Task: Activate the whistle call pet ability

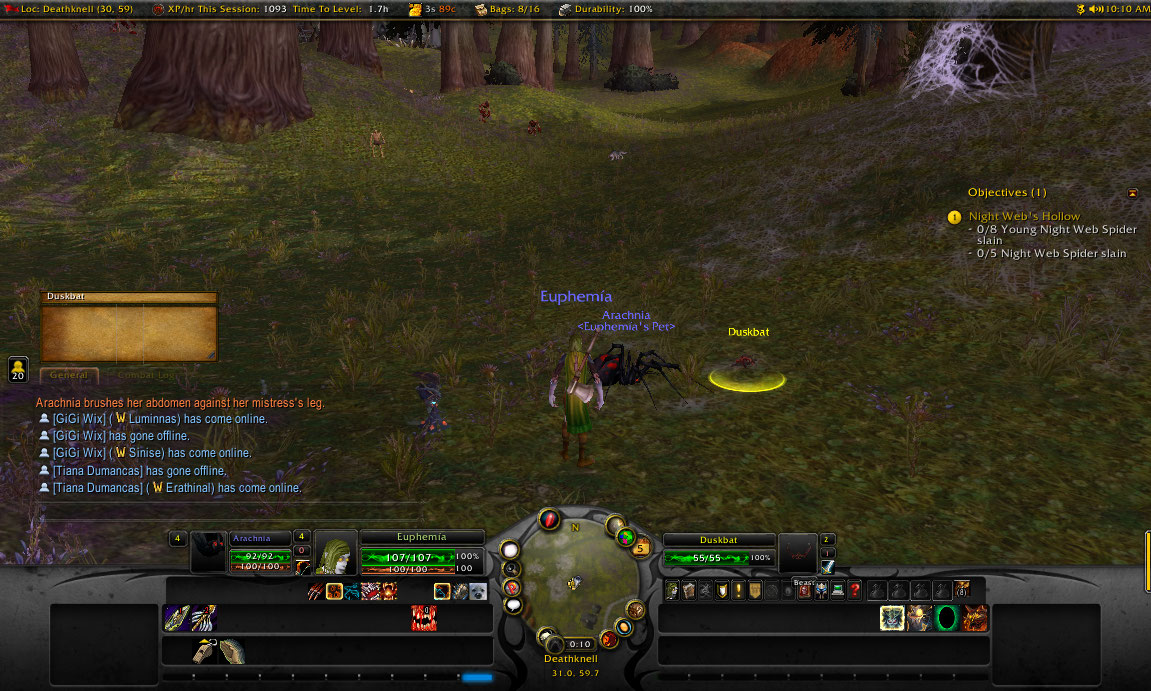Action: pyautogui.click(x=206, y=650)
